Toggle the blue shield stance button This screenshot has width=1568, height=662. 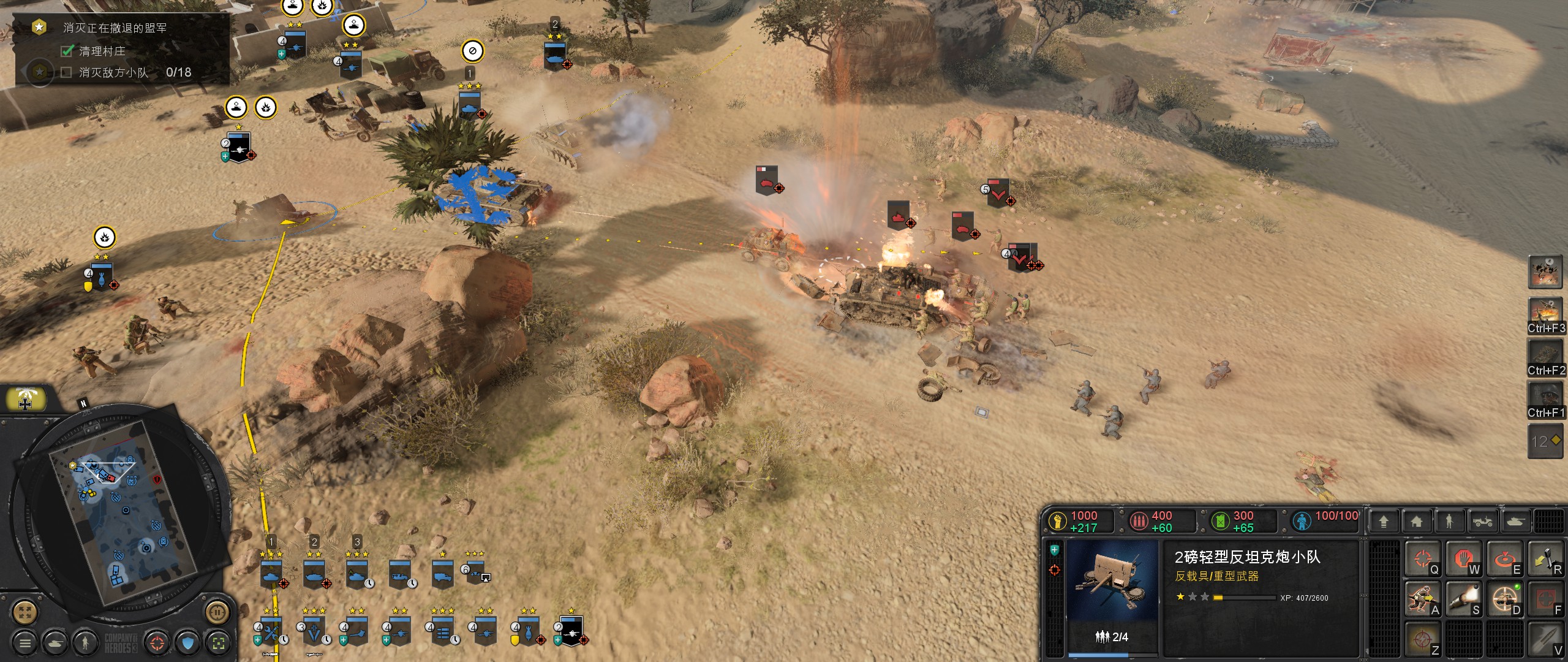pos(188,642)
